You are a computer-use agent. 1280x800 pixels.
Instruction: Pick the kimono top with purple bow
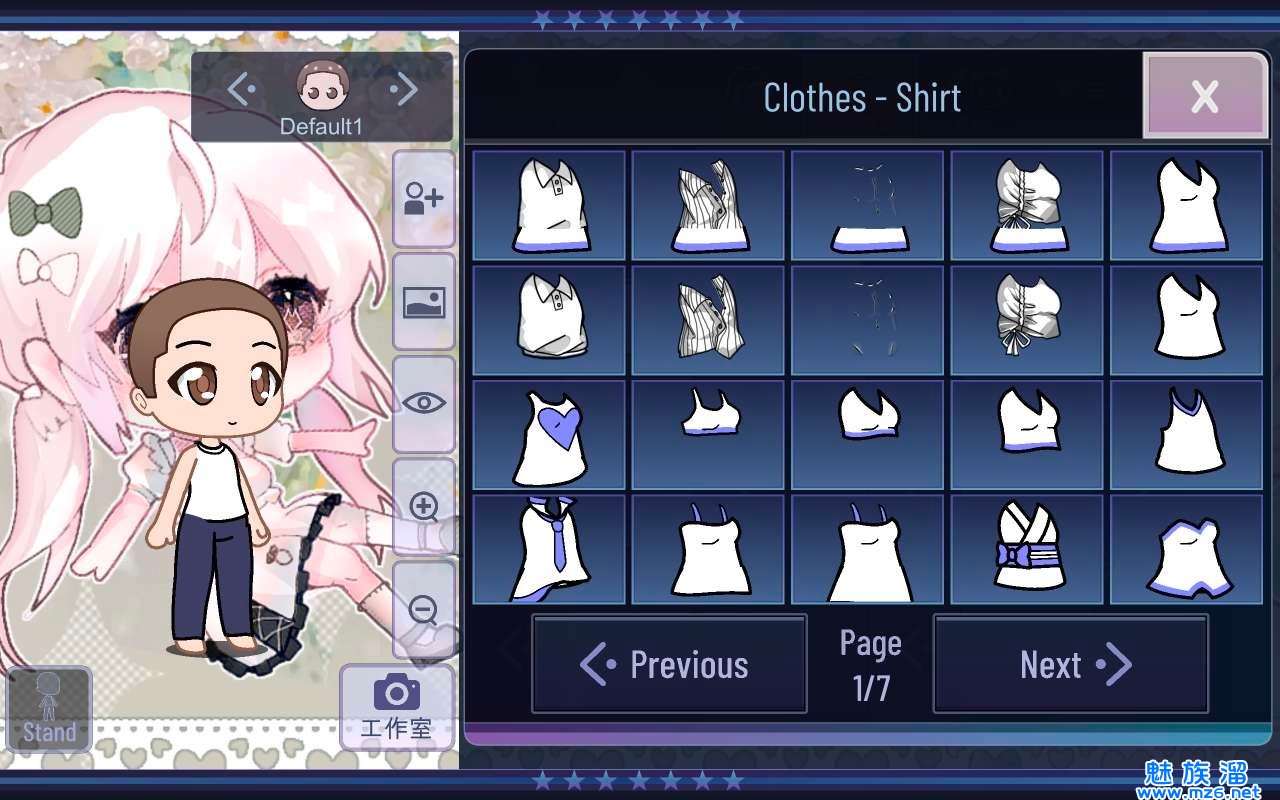click(x=1026, y=549)
